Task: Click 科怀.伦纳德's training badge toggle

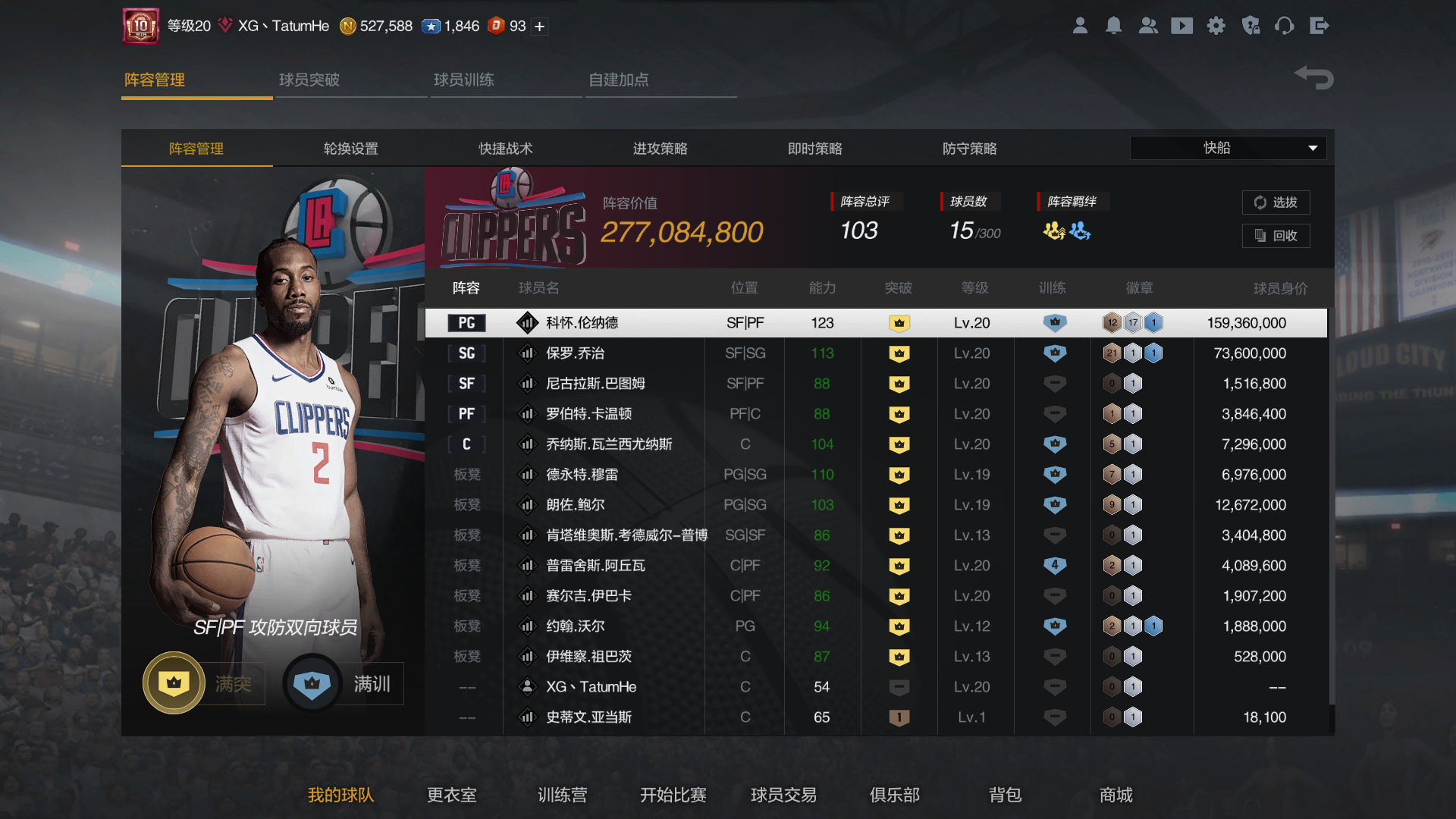Action: pyautogui.click(x=1053, y=322)
